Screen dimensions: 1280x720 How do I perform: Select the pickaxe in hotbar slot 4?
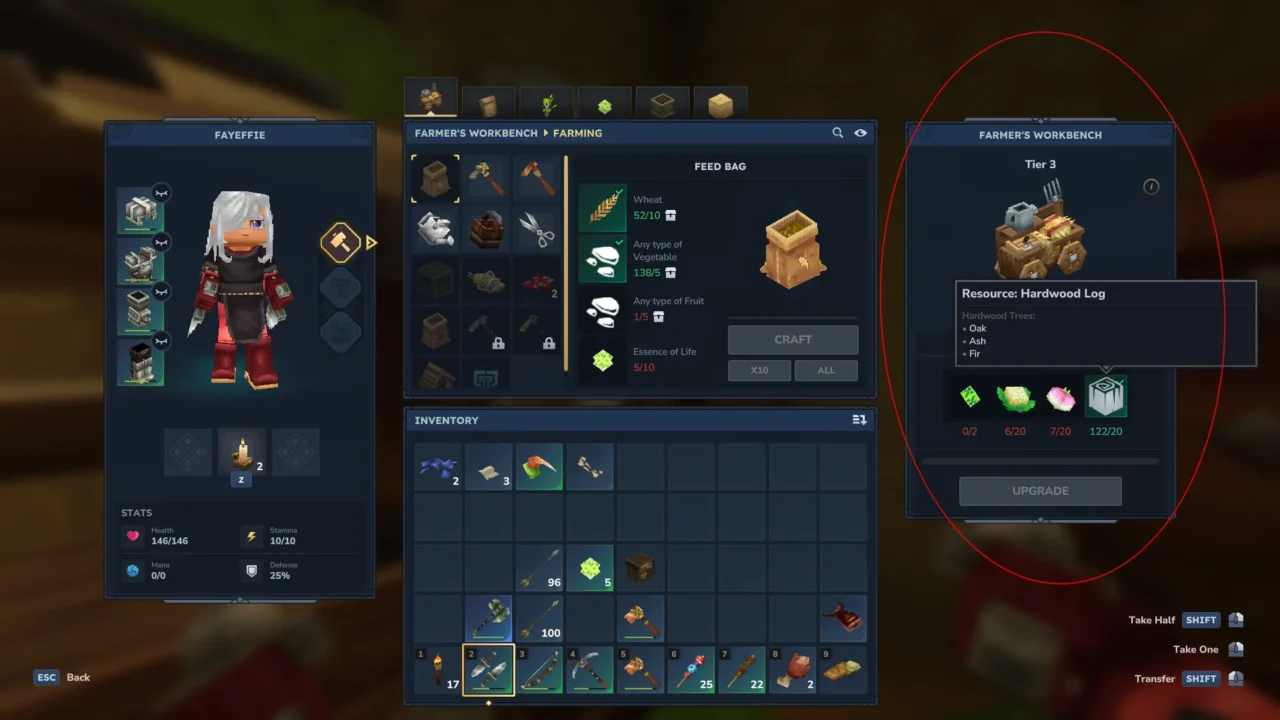point(590,670)
